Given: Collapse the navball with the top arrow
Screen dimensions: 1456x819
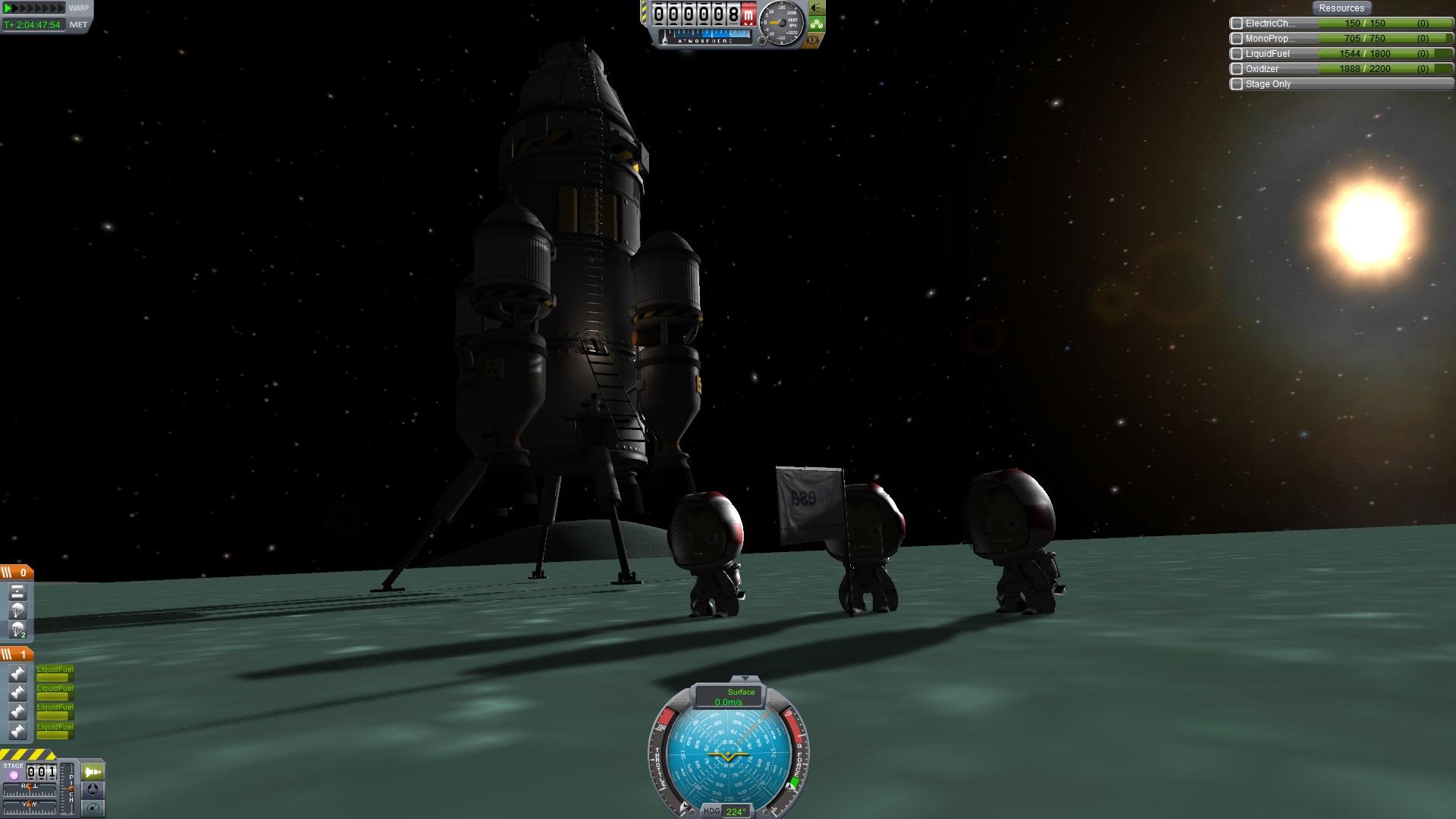Looking at the screenshot, I should coord(745,679).
